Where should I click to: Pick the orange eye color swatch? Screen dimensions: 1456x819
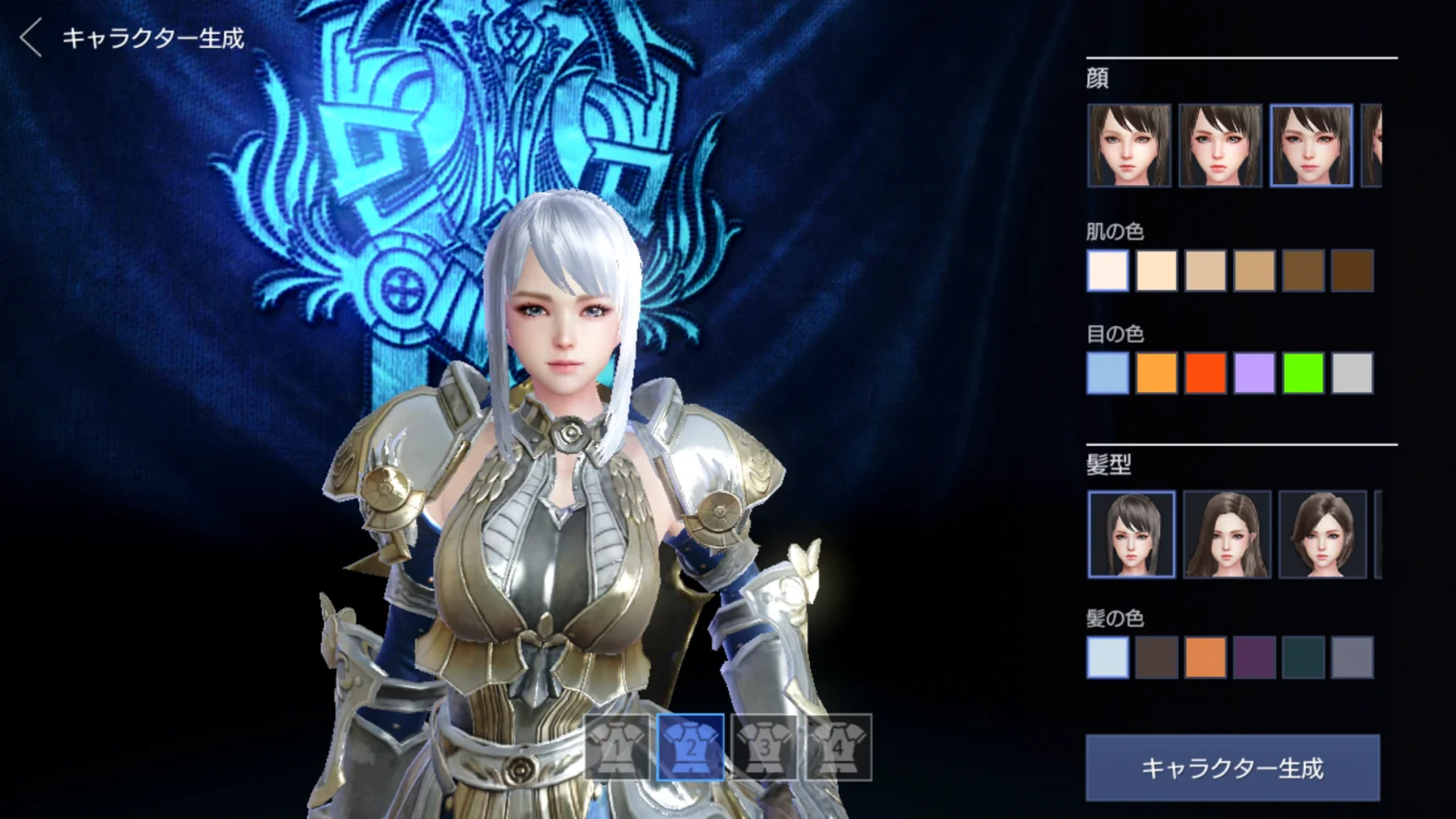pos(1157,373)
